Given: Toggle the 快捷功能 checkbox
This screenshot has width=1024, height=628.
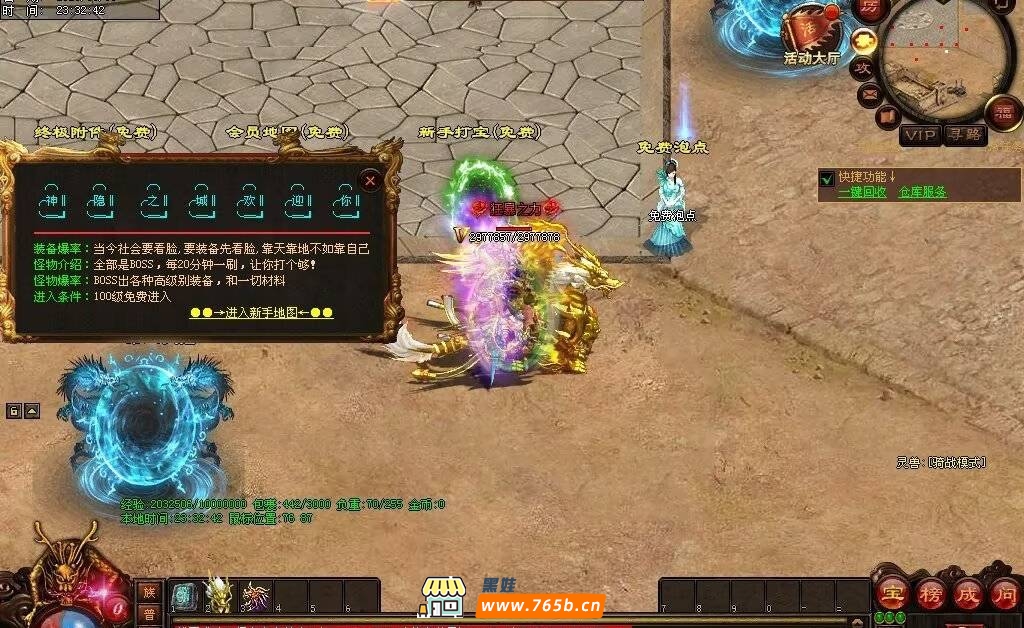Looking at the screenshot, I should point(827,179).
